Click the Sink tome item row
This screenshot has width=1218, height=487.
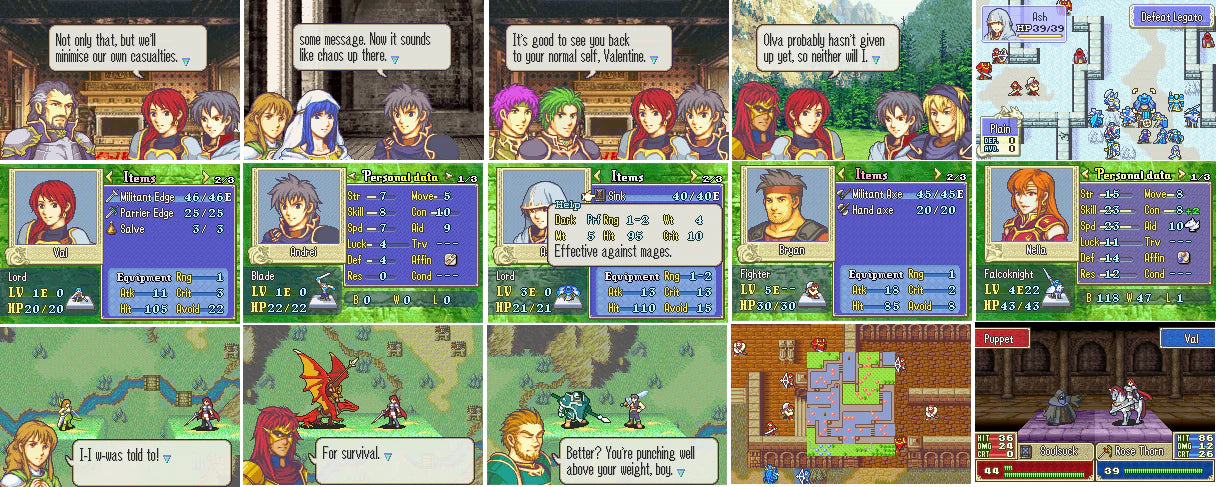655,194
